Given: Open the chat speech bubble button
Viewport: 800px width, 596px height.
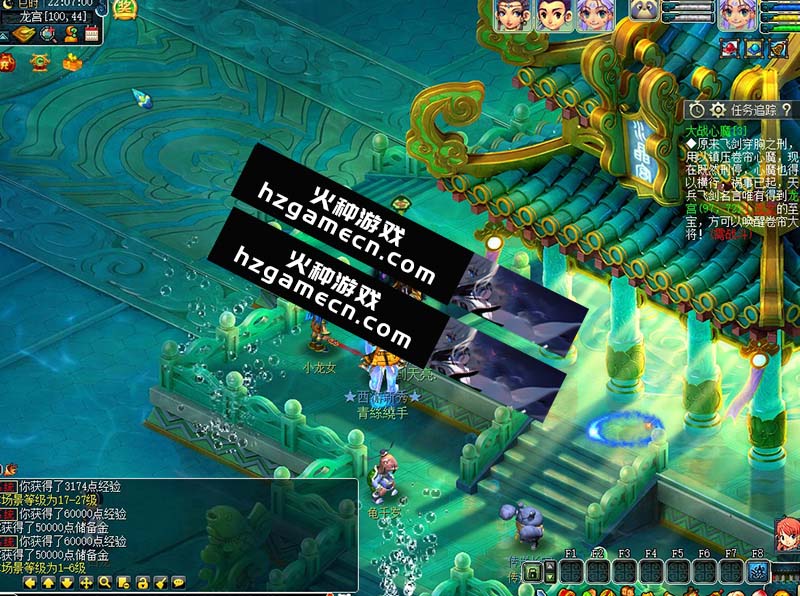Looking at the screenshot, I should pyautogui.click(x=179, y=582).
